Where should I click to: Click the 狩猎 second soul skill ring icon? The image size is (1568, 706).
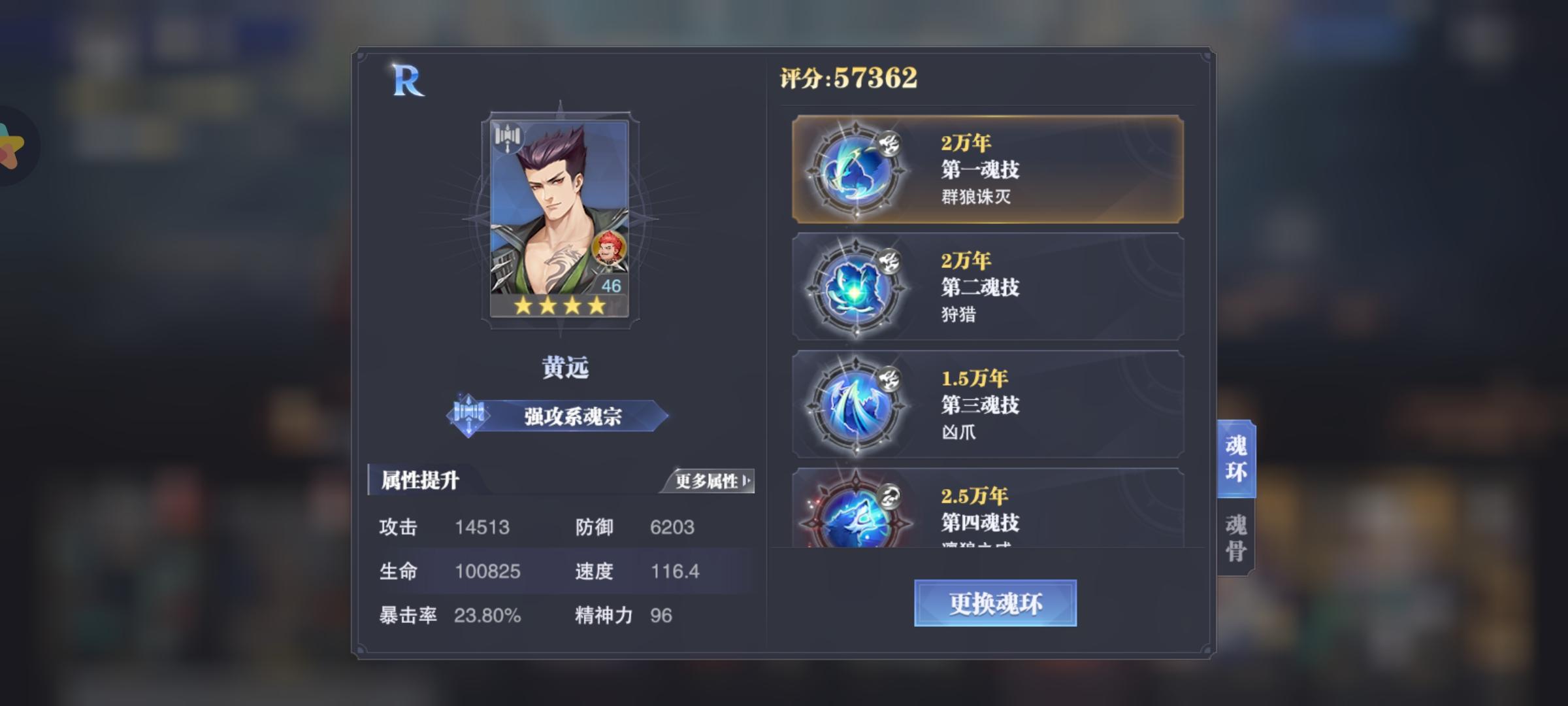856,288
